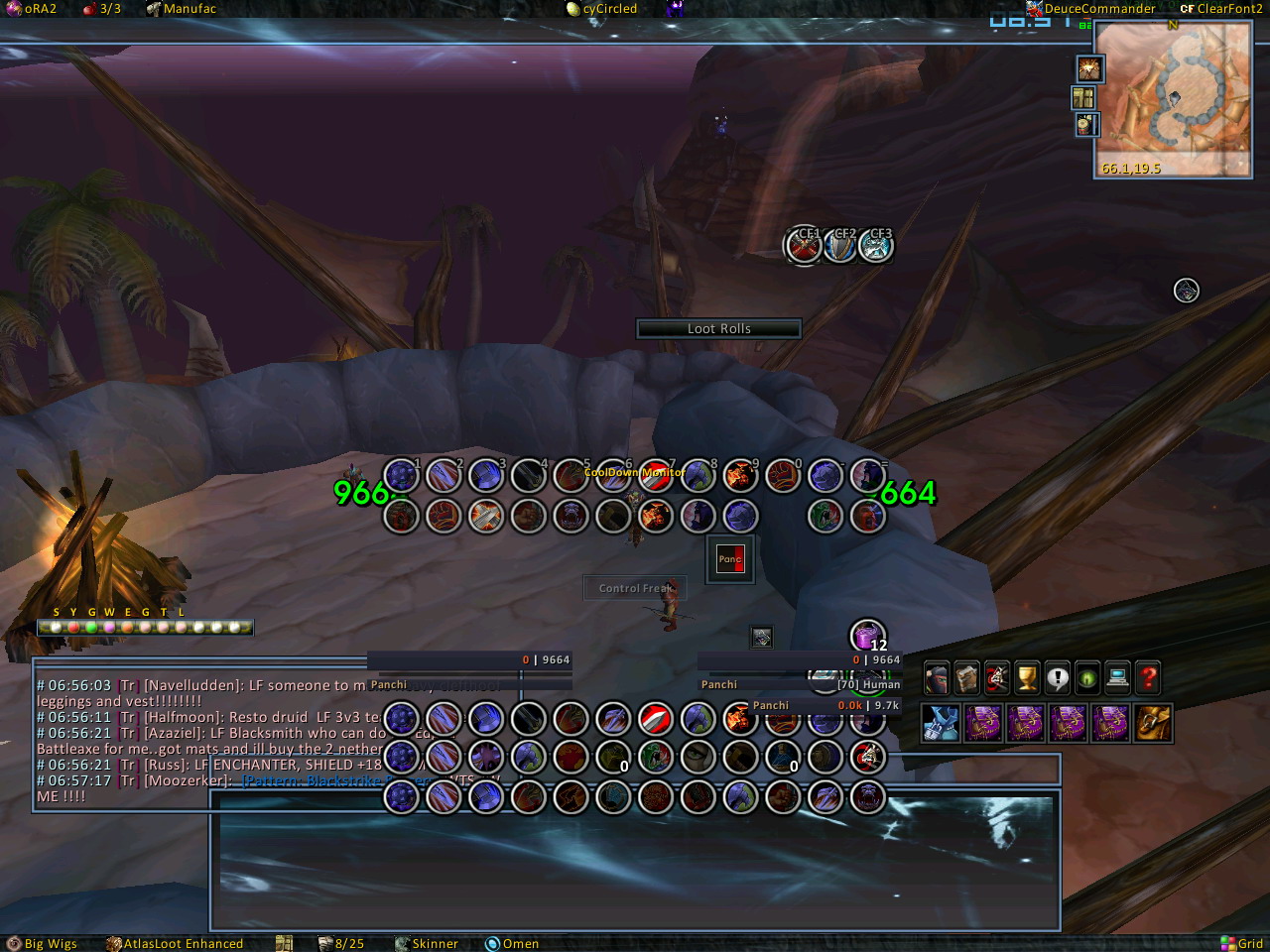This screenshot has width=1270, height=952.
Task: Select the CF3 button
Action: pos(876,245)
